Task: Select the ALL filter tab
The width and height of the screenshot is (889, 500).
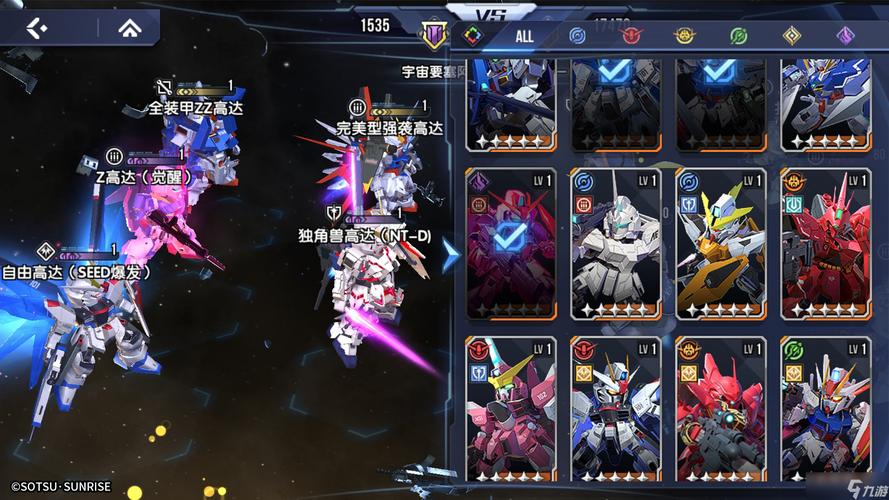Action: tap(524, 36)
